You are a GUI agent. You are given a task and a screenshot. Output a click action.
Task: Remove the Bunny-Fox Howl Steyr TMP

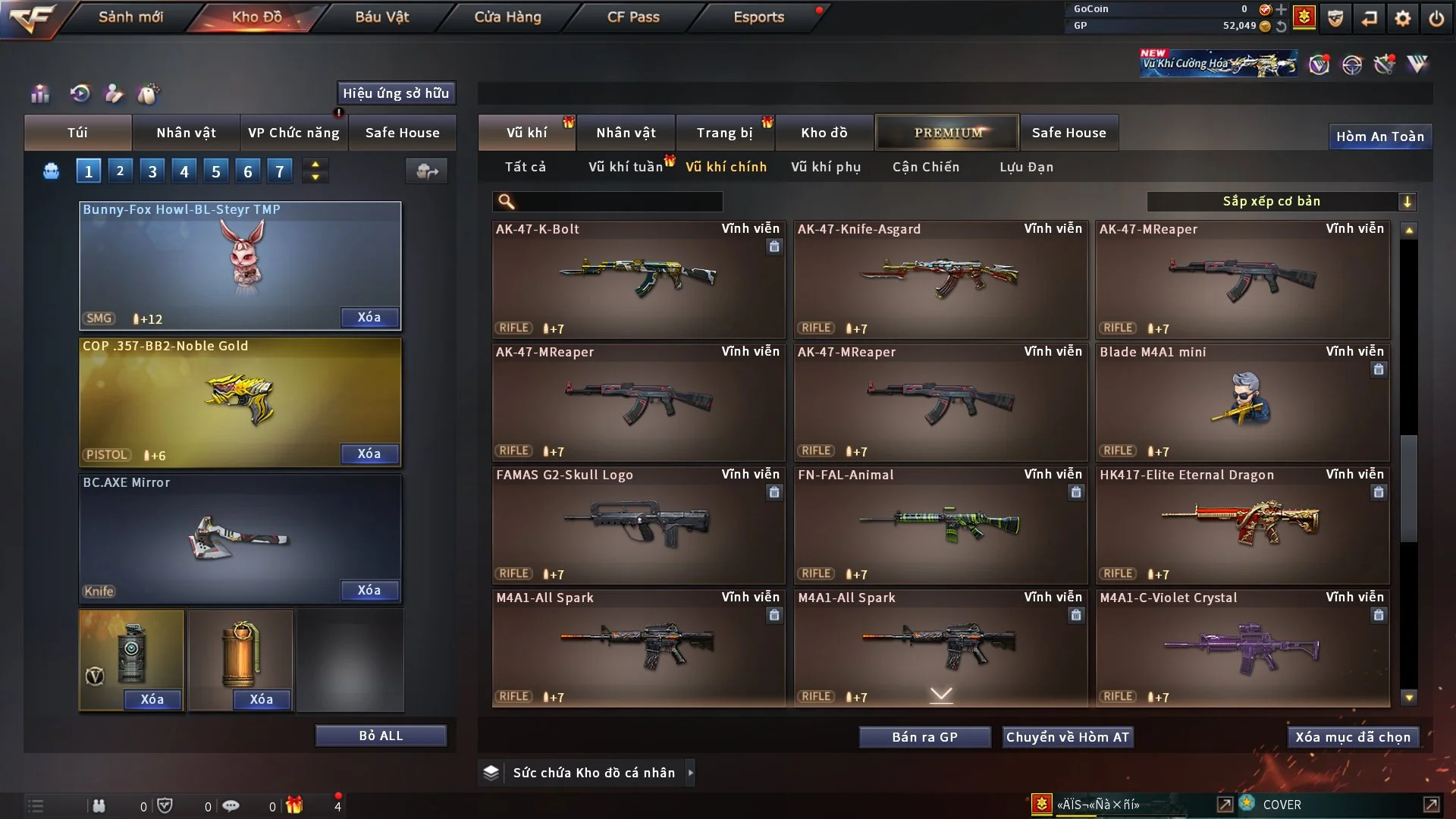click(x=369, y=318)
